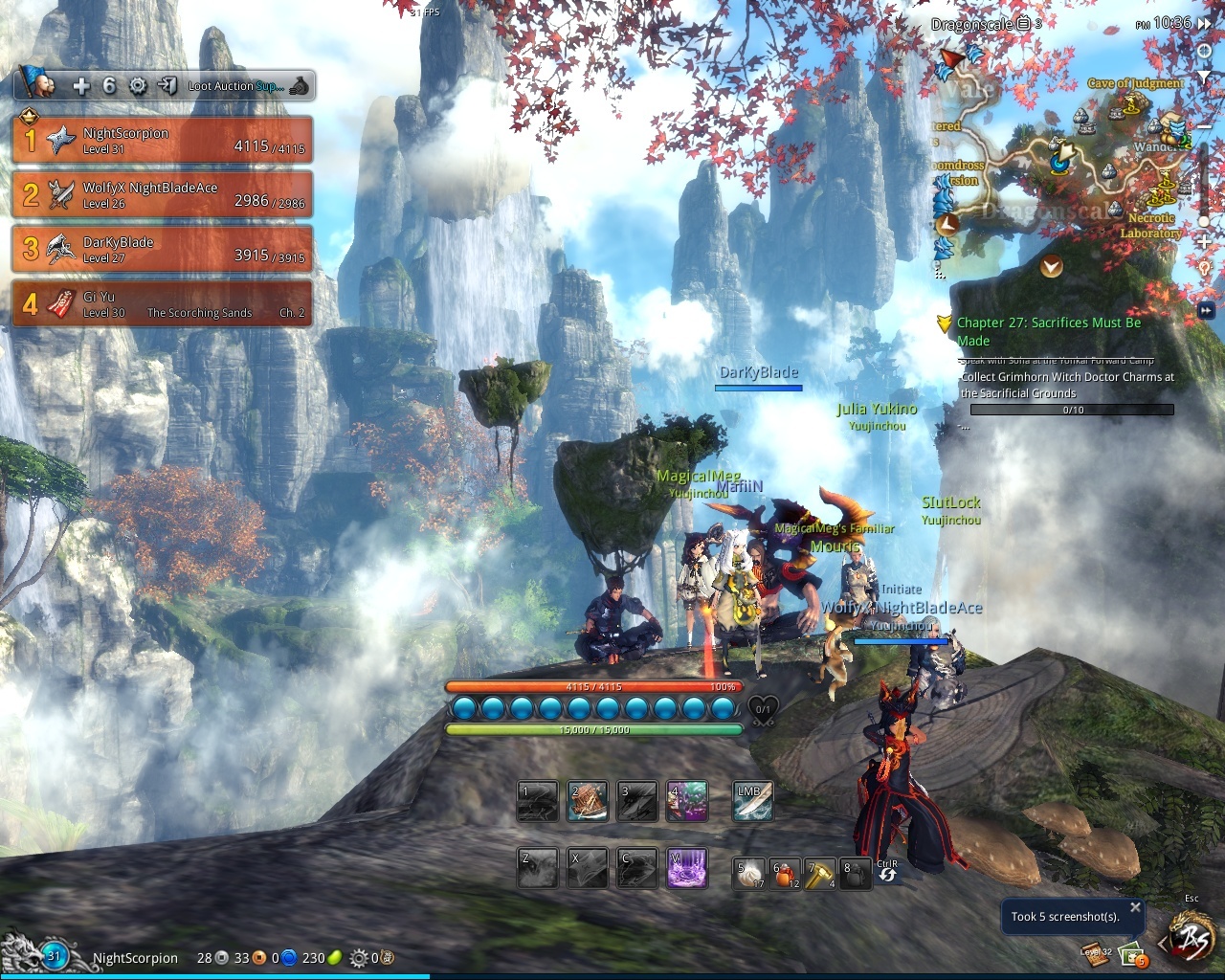The height and width of the screenshot is (980, 1225).
Task: Select party member WolfyX NightBladeAce
Action: click(162, 195)
